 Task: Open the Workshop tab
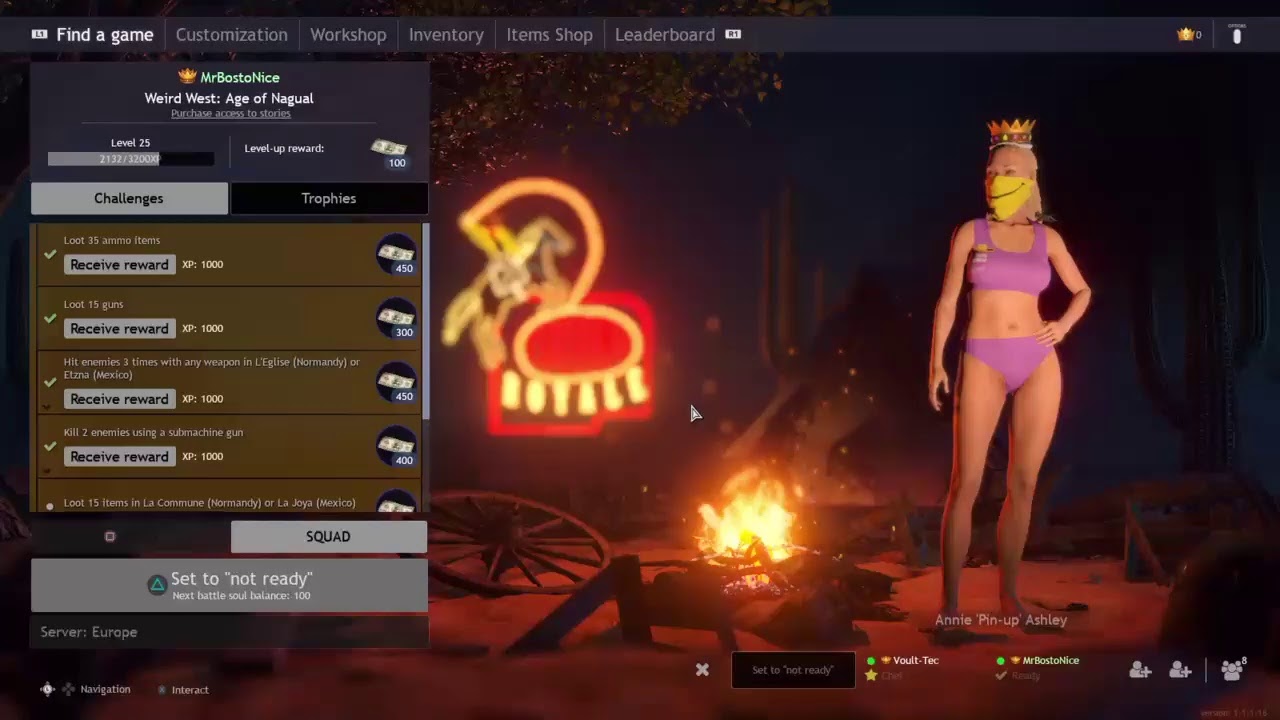(348, 35)
